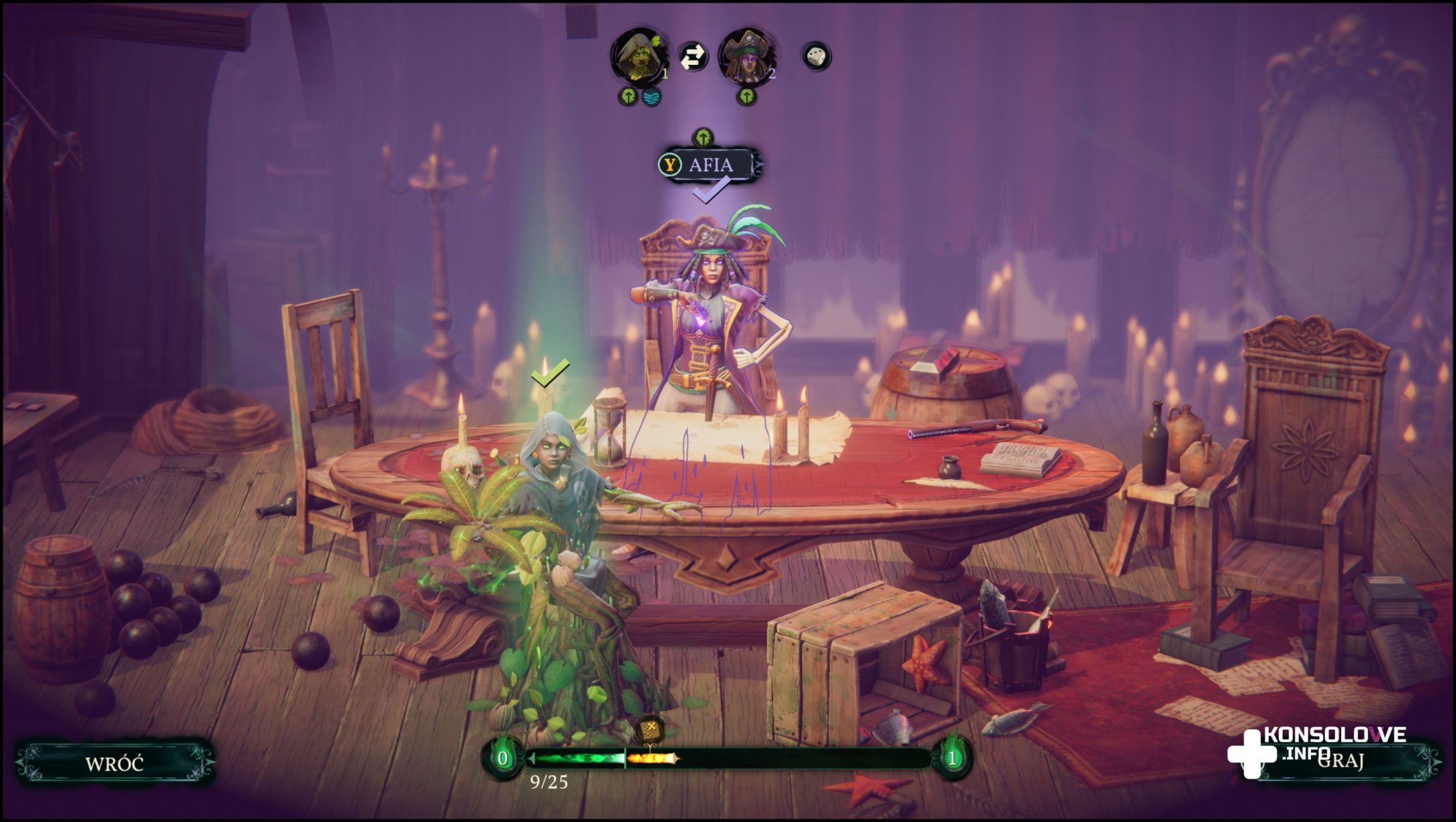The width and height of the screenshot is (1456, 822).
Task: Click the blue waves skill icon
Action: click(651, 97)
